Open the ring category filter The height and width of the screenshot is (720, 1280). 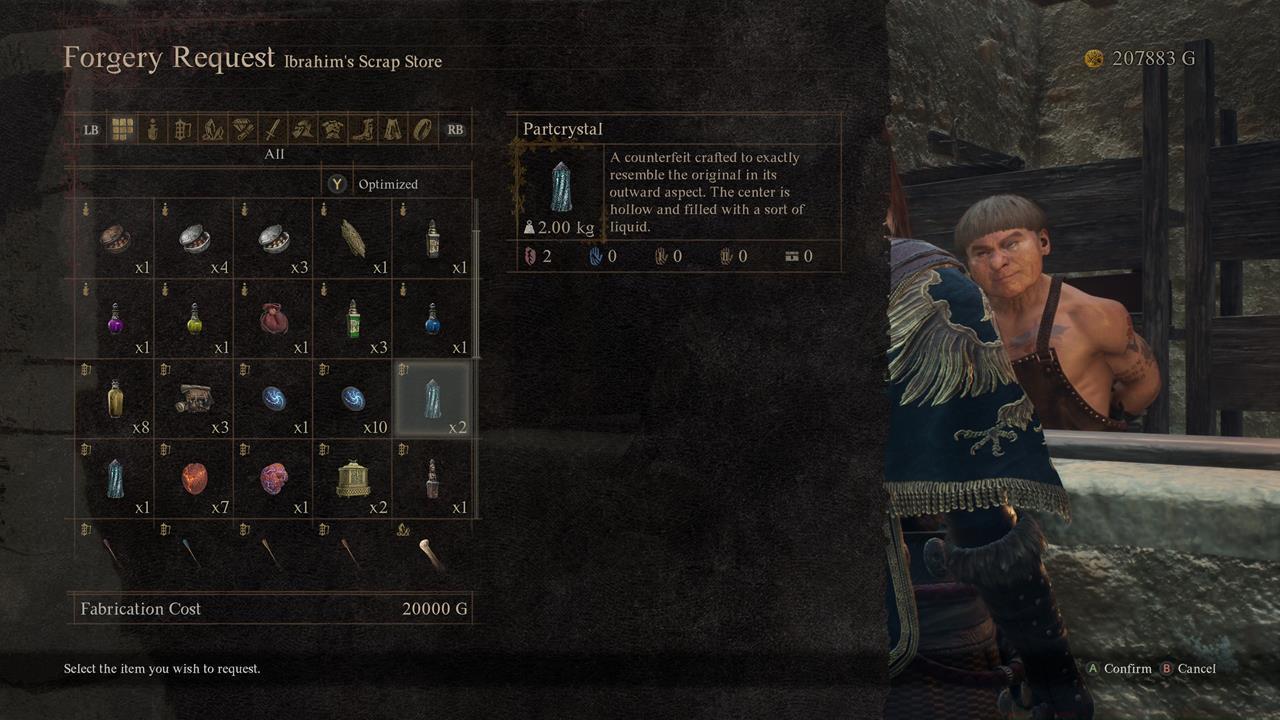tap(424, 129)
